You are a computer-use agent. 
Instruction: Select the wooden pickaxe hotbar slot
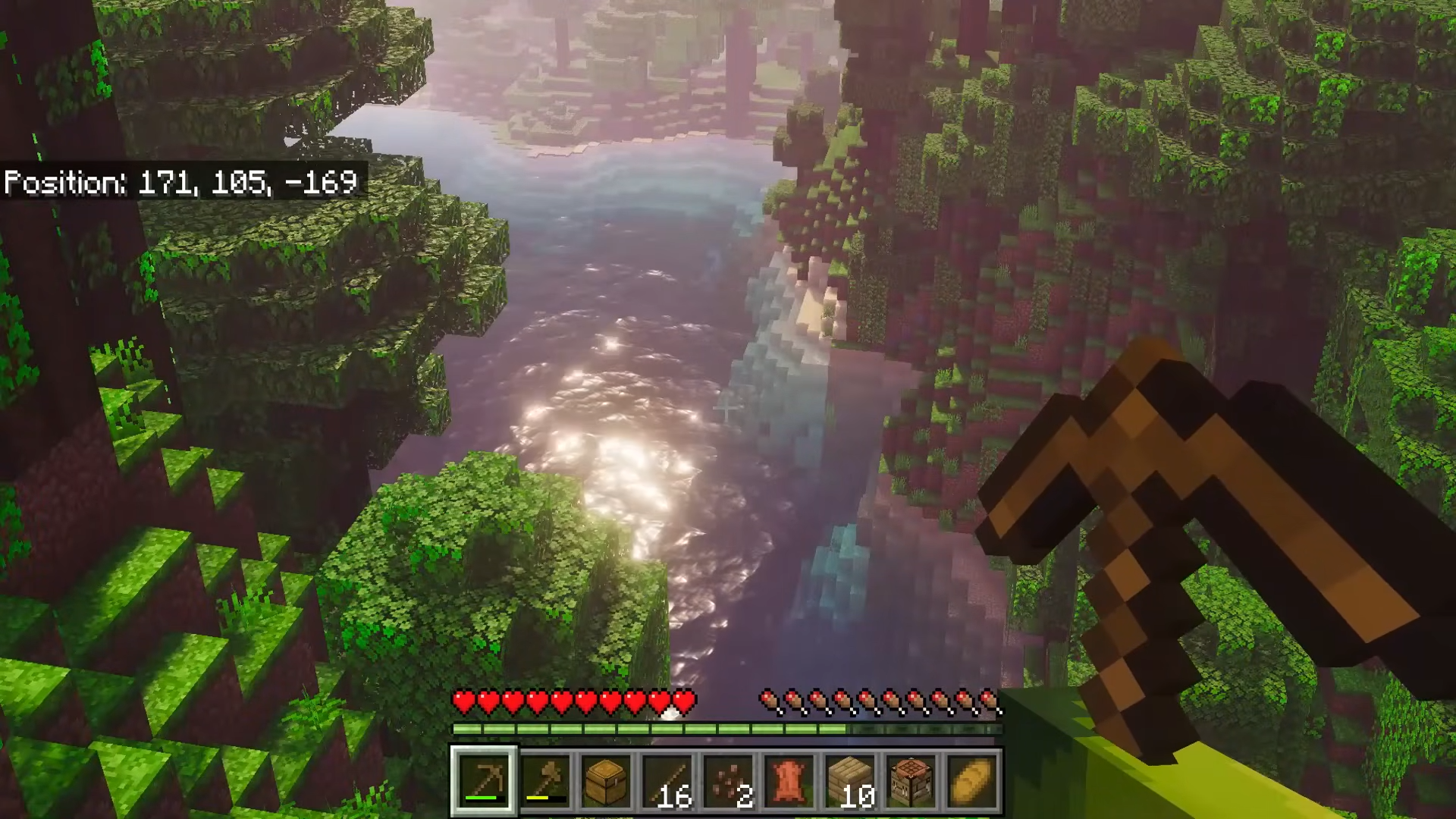click(x=485, y=780)
